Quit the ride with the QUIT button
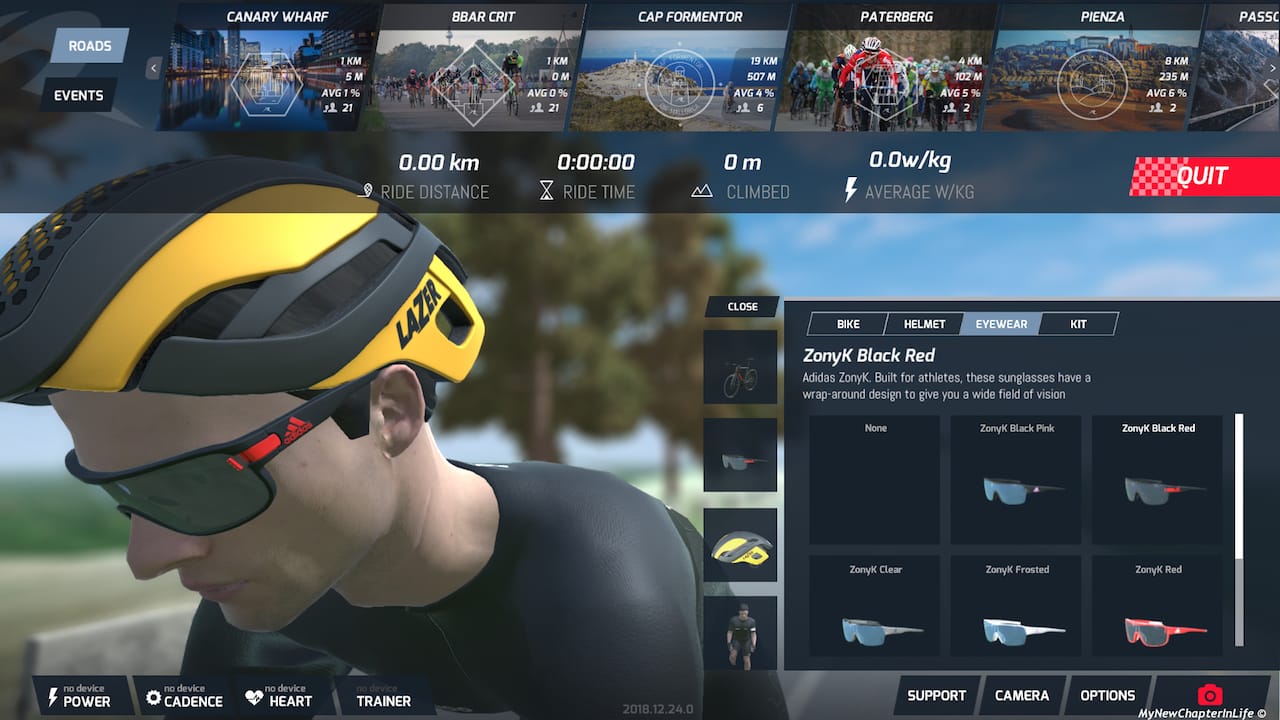1280x720 pixels. pos(1205,176)
